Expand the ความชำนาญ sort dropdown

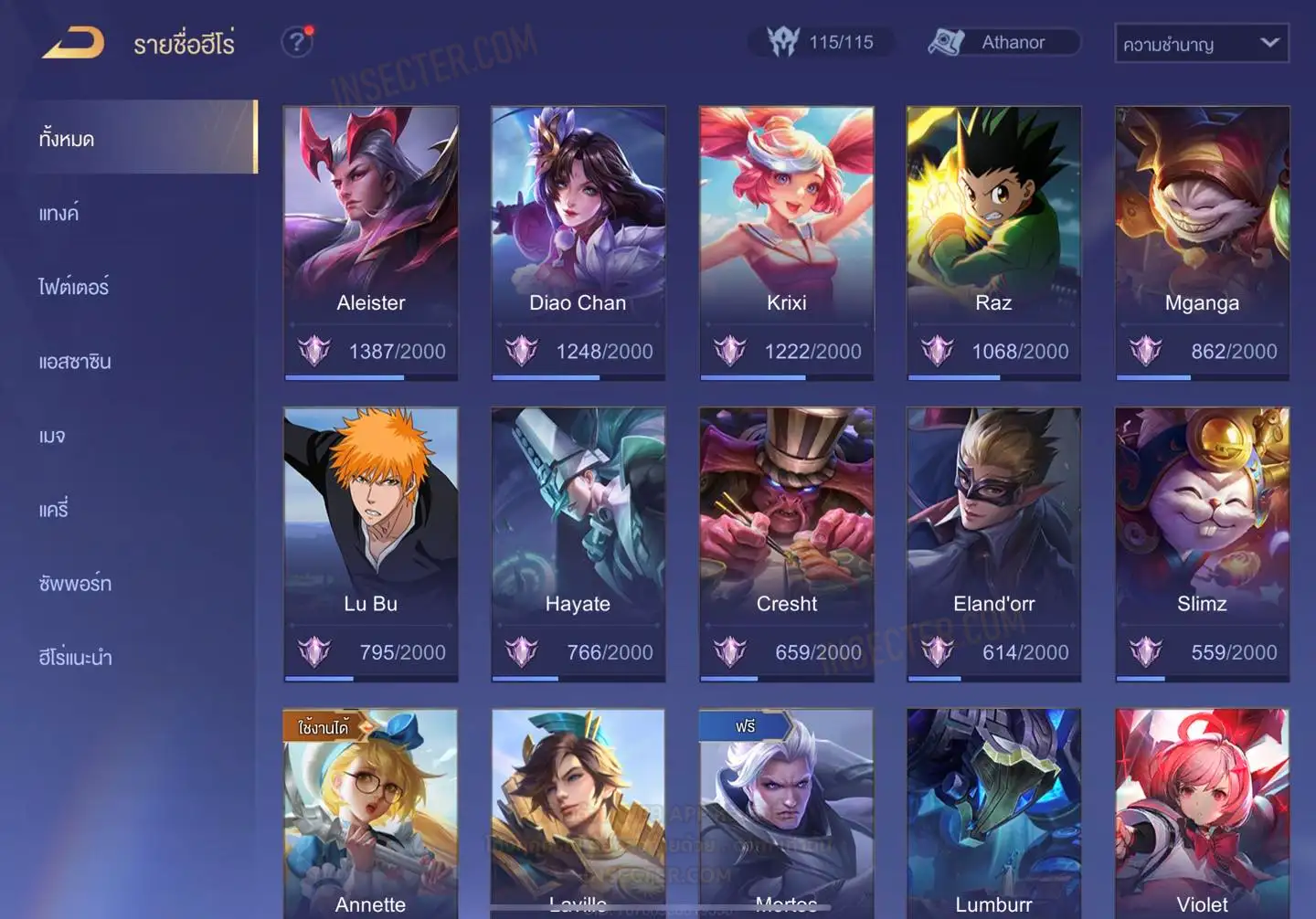1201,44
